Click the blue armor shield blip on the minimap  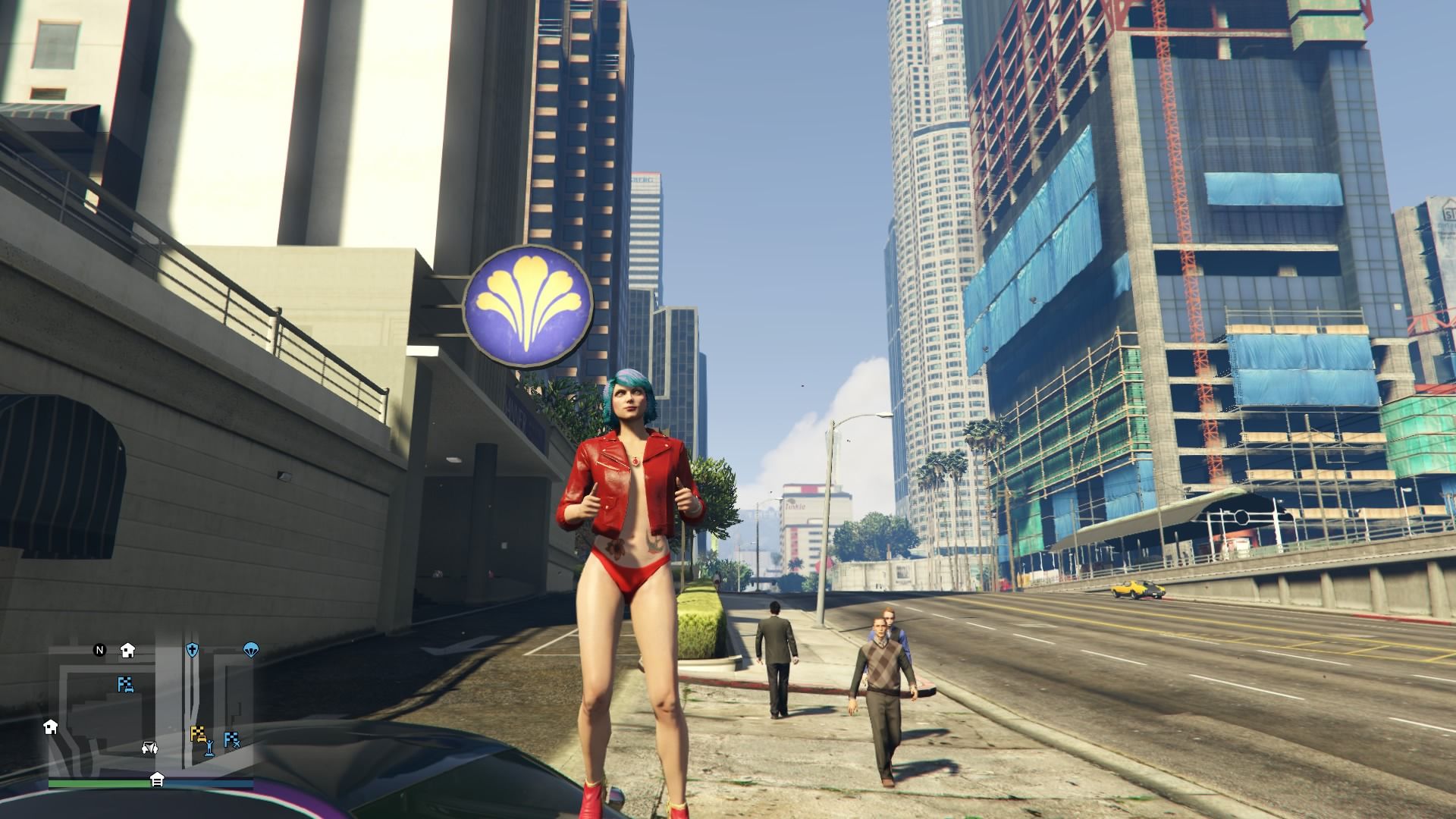coord(192,649)
